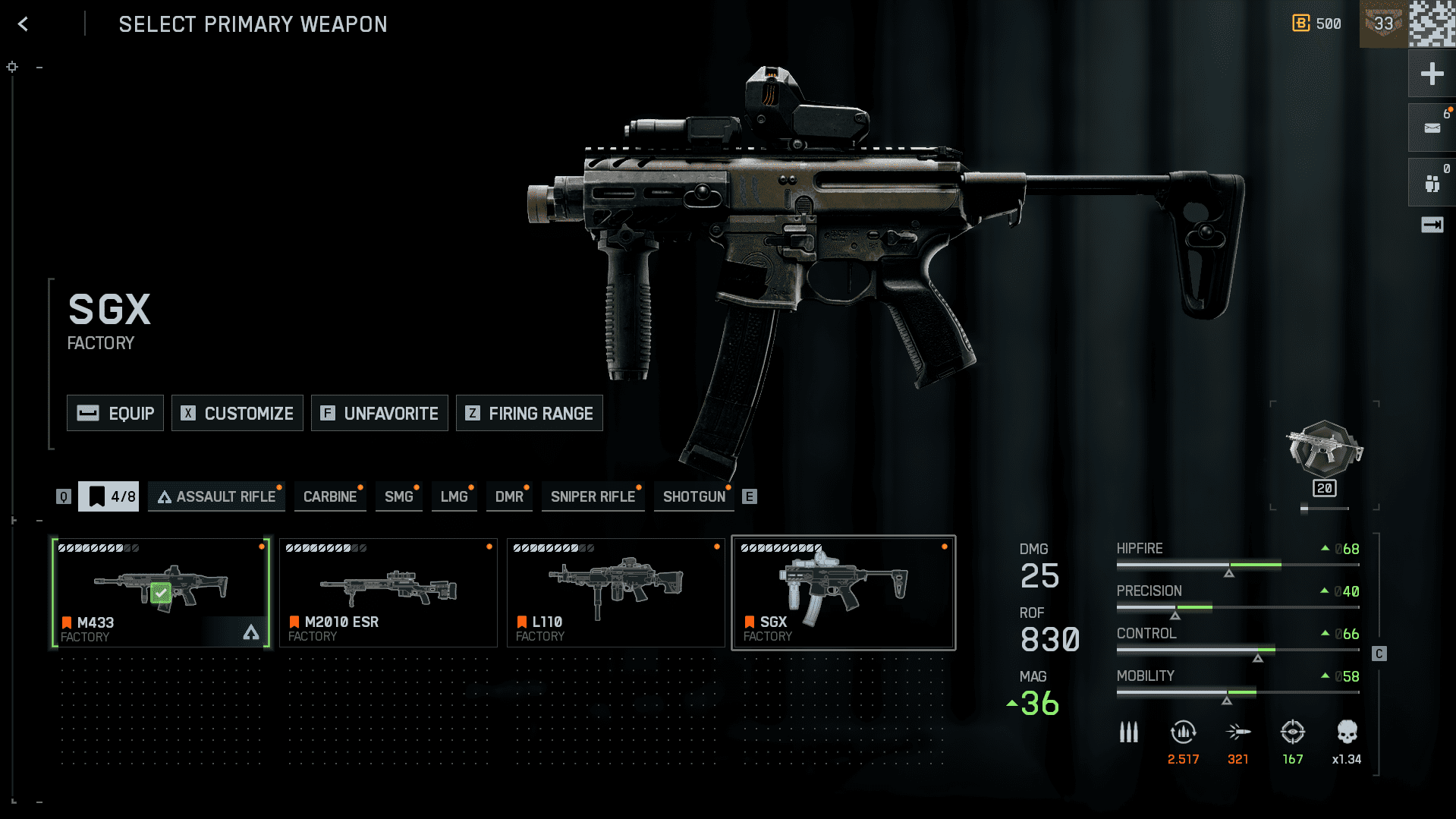Select the Carbine category tab

click(330, 496)
